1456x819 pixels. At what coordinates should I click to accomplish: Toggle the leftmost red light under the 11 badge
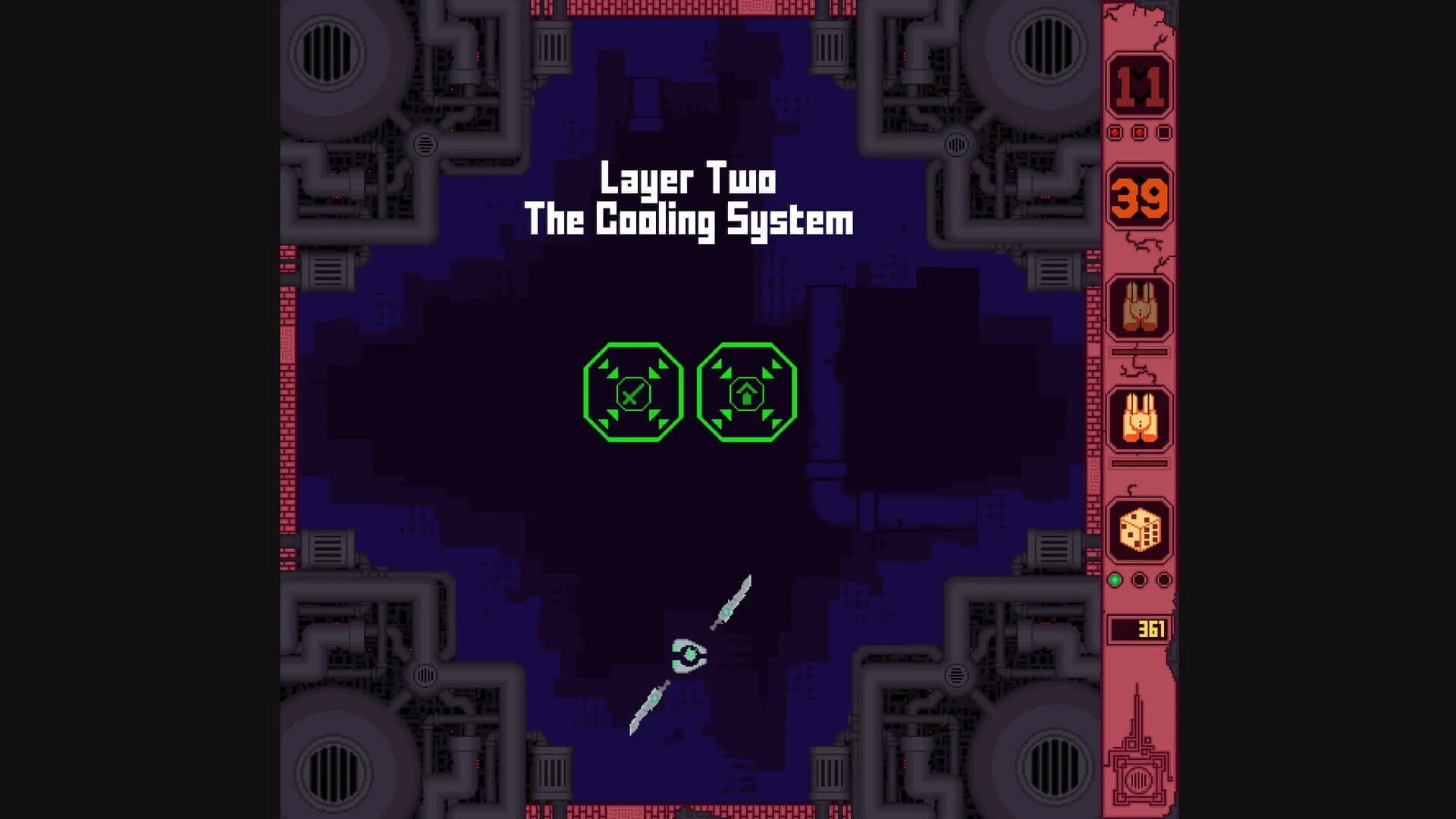pos(1114,130)
